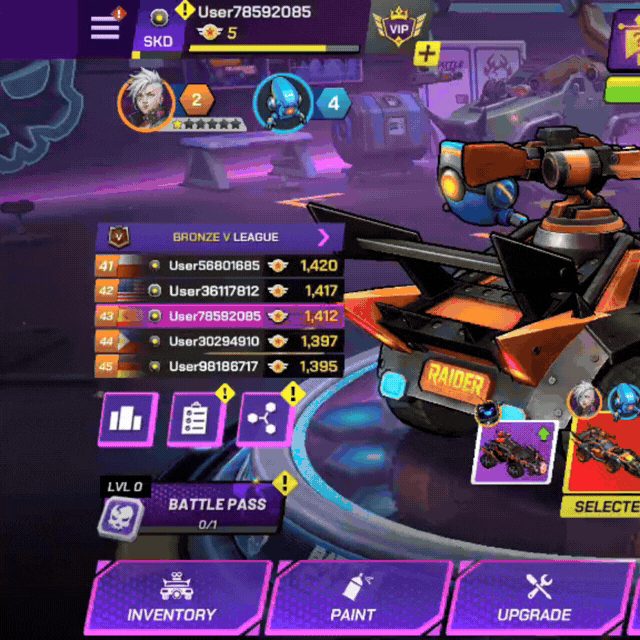Open the hamburger main menu
This screenshot has height=640, width=640.
click(x=105, y=27)
